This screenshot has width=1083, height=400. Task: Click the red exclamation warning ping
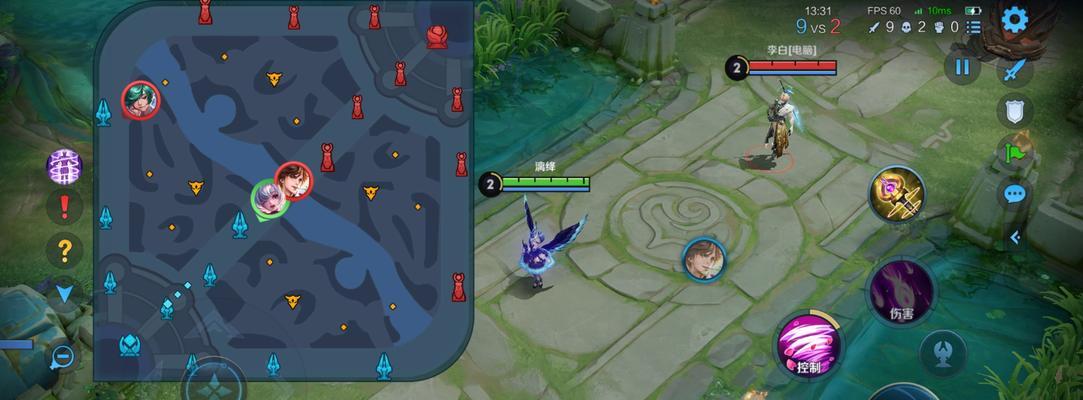(65, 206)
